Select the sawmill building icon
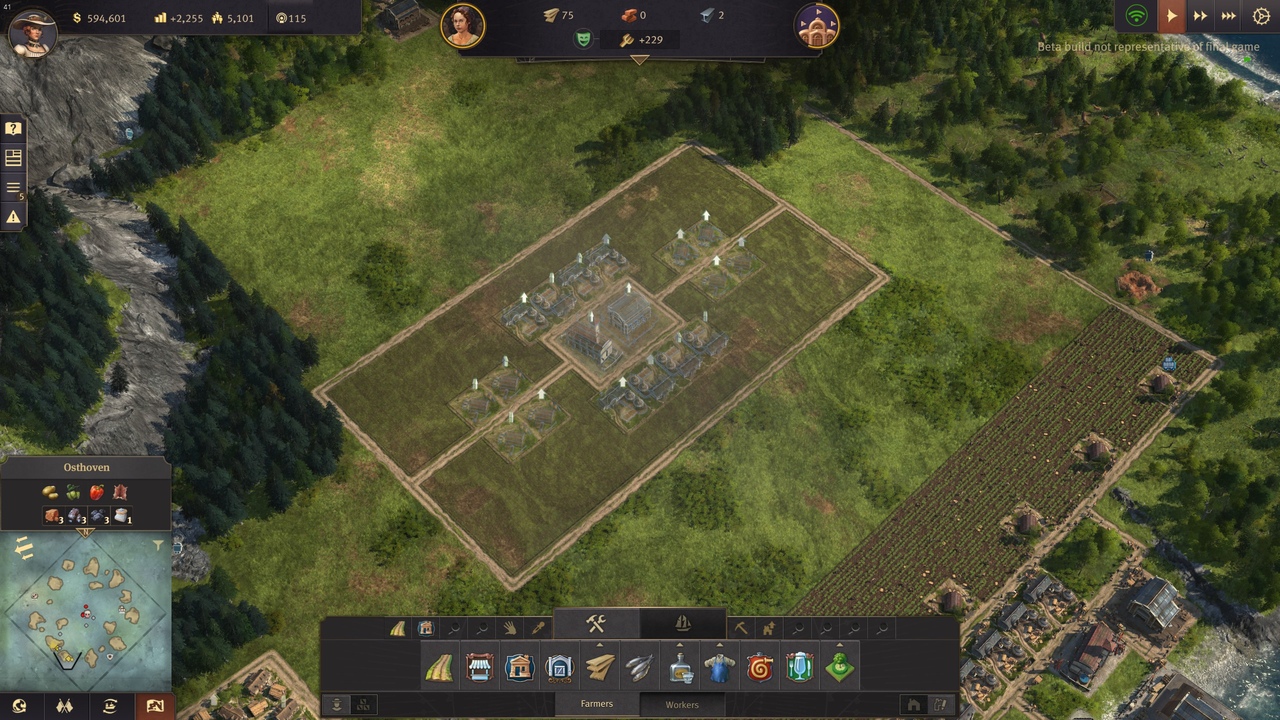Image resolution: width=1280 pixels, height=720 pixels. (x=599, y=667)
